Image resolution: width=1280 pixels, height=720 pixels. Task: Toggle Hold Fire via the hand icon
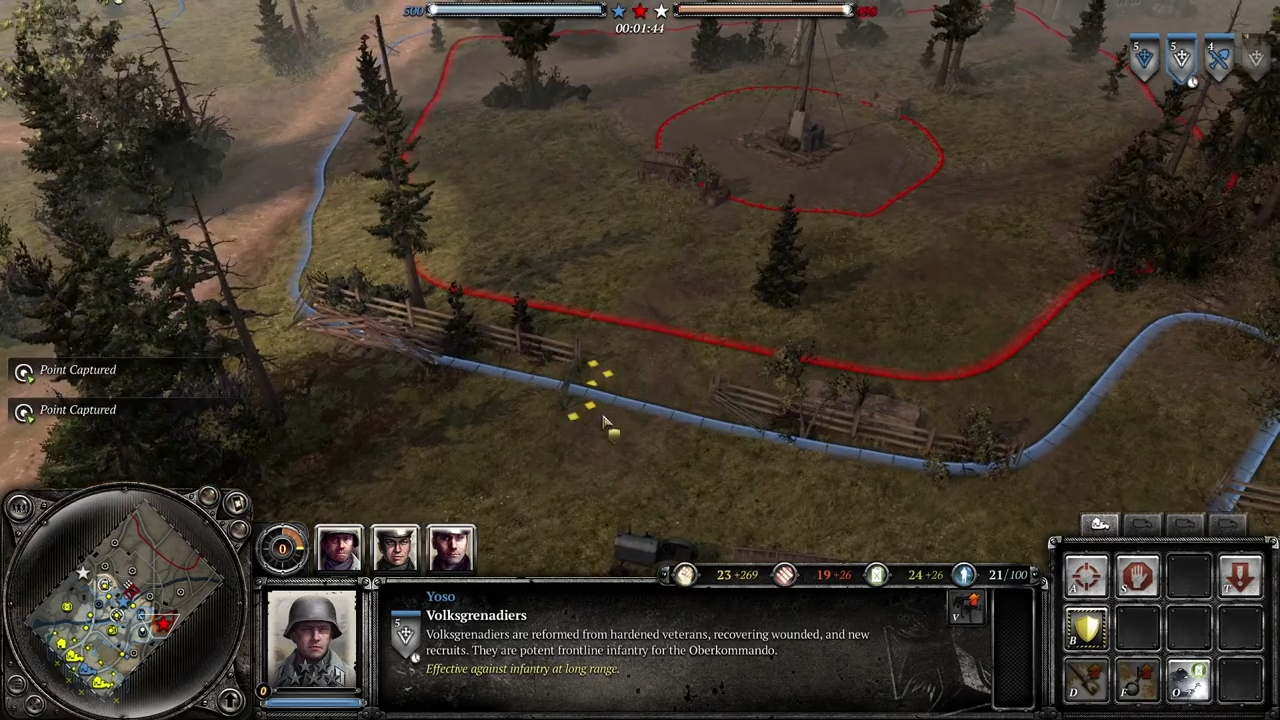coord(1138,575)
